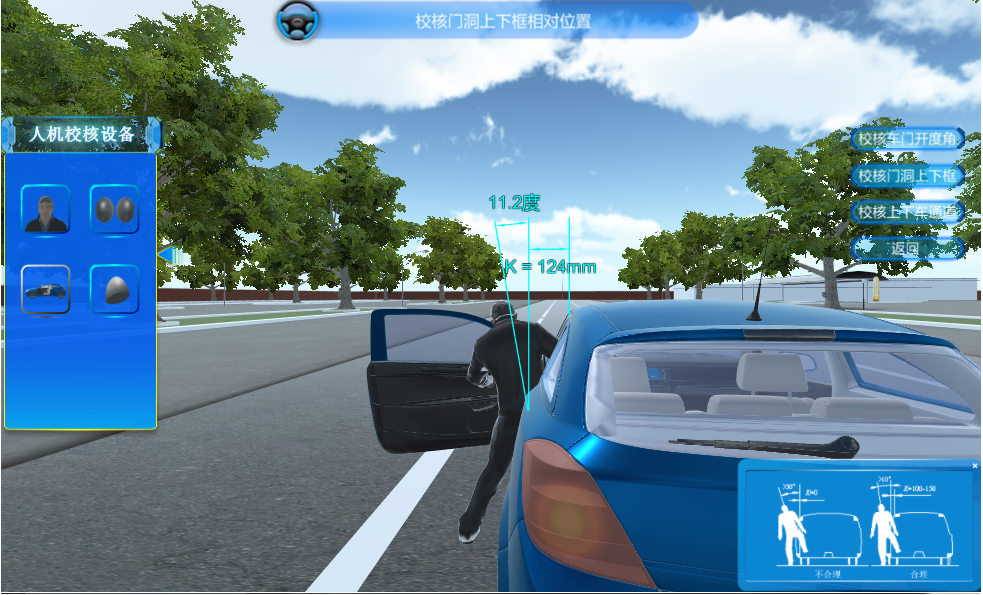Open the 校核上下车通道 check

907,212
